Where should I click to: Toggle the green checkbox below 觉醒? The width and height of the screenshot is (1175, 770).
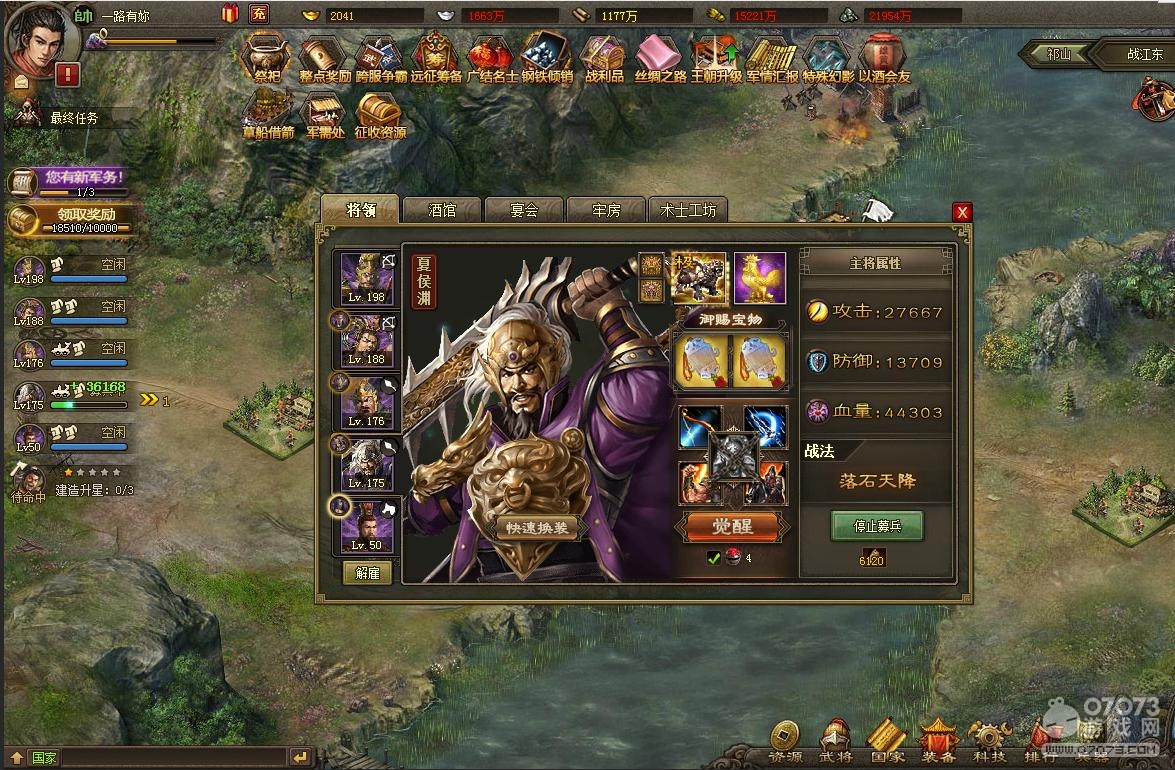pos(714,558)
